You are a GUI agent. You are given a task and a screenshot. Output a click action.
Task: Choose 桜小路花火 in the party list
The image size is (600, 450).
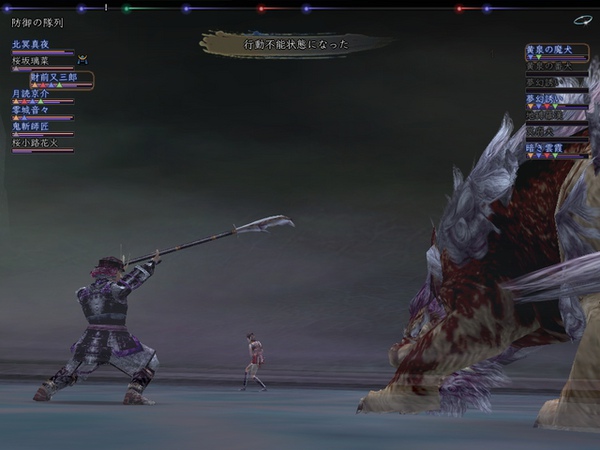tap(37, 143)
